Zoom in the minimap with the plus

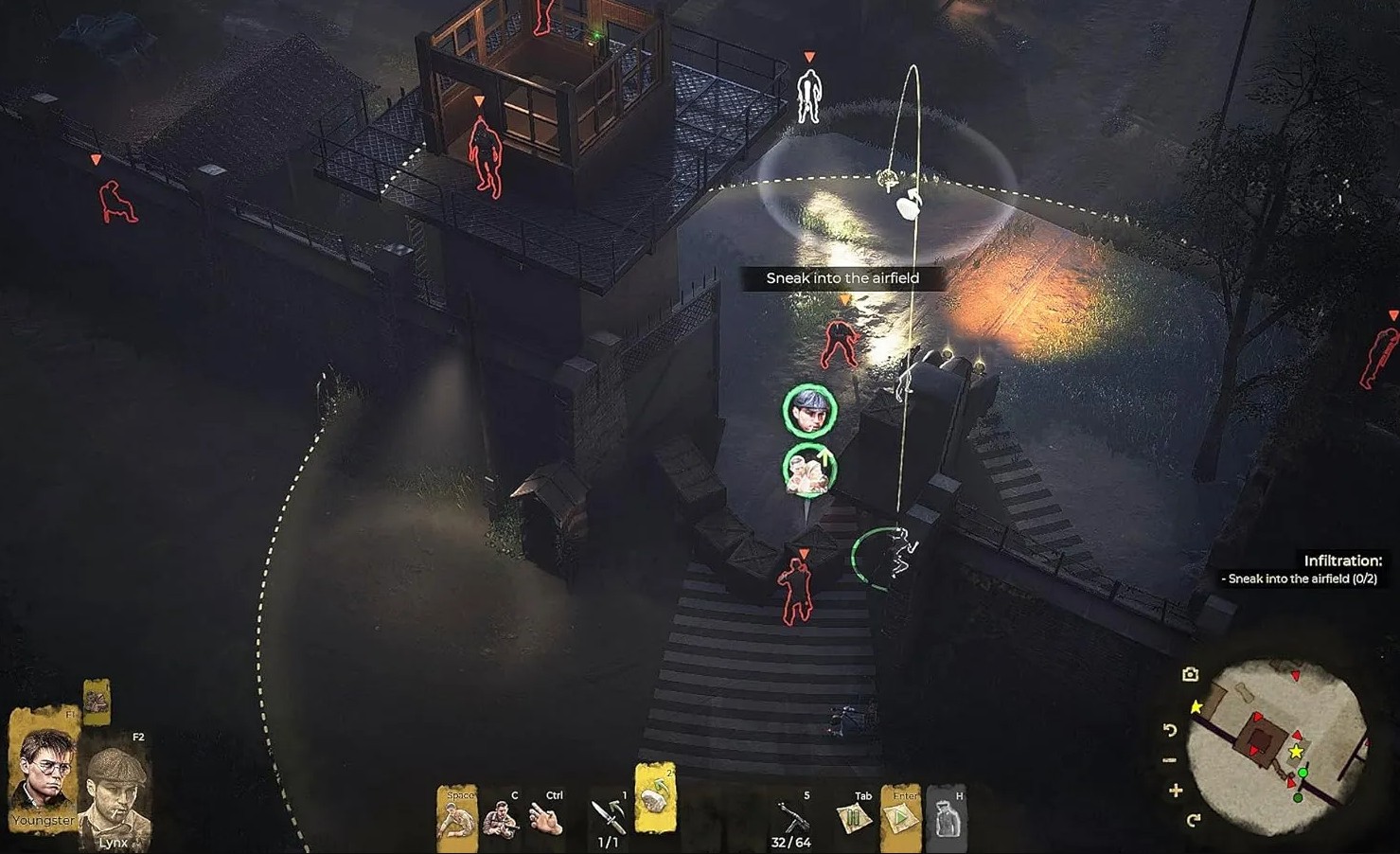tap(1176, 791)
